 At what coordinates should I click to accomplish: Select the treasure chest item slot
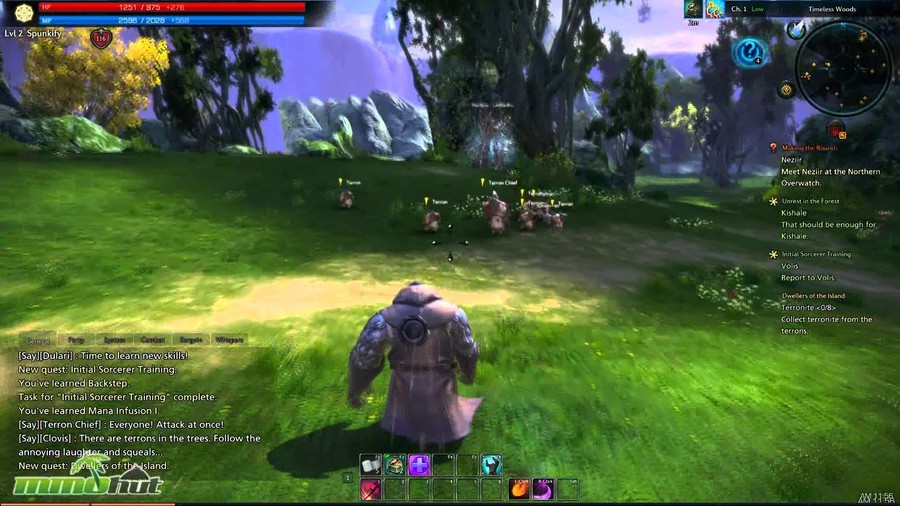(x=395, y=465)
